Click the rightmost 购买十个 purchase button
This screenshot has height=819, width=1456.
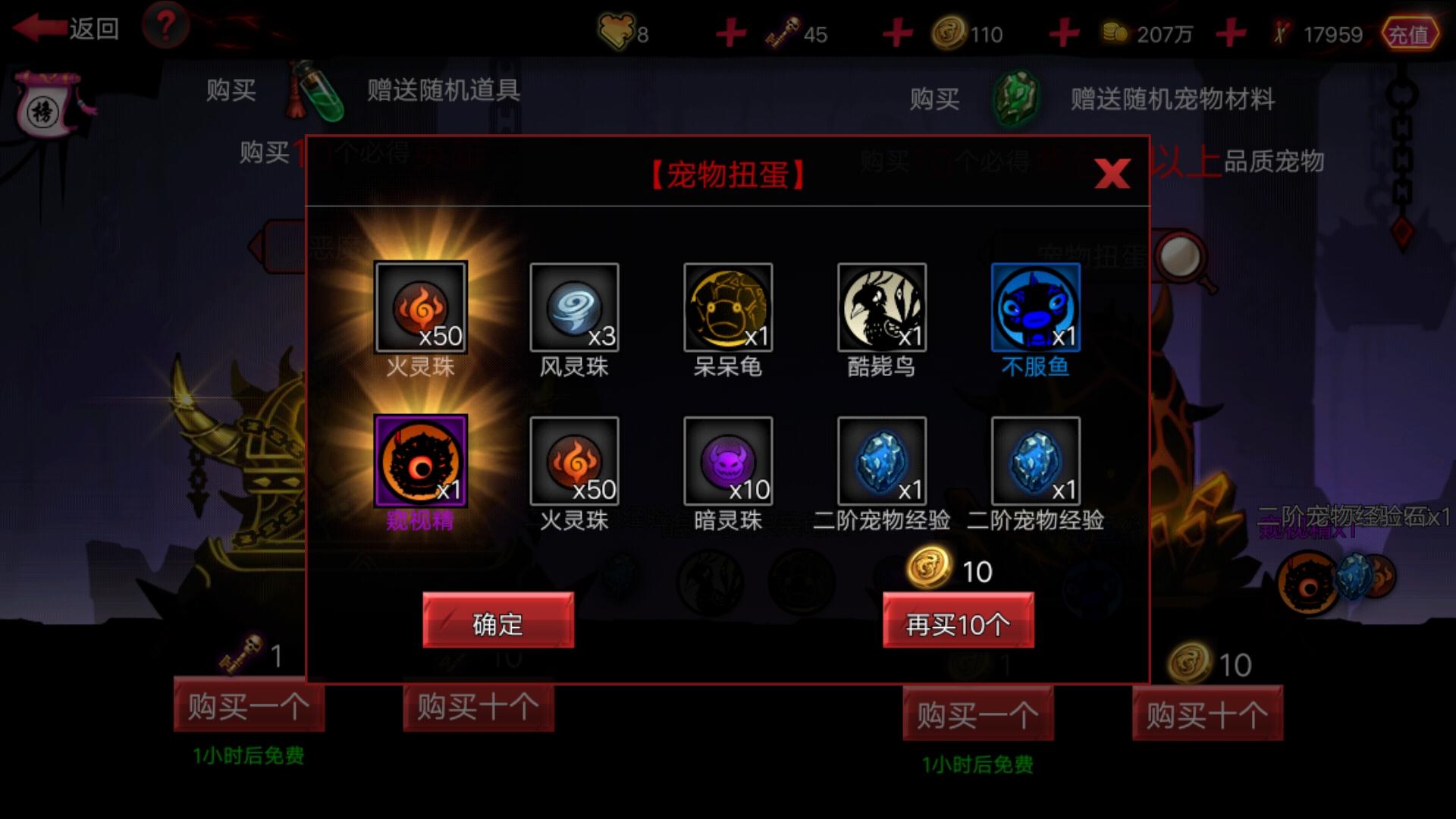coord(1208,714)
